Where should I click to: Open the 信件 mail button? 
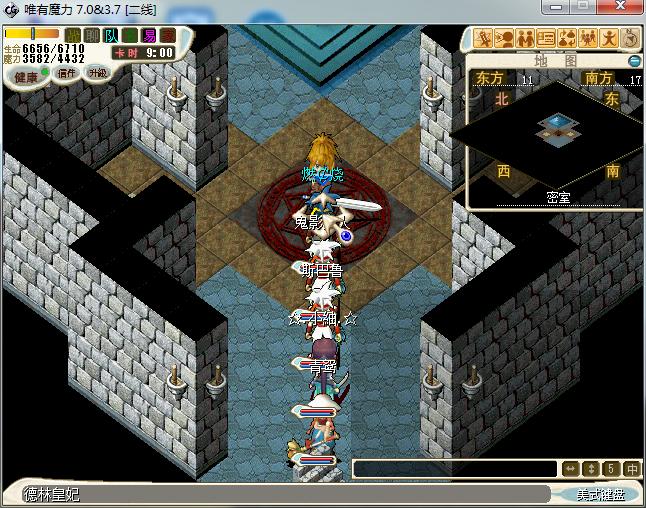(x=67, y=73)
